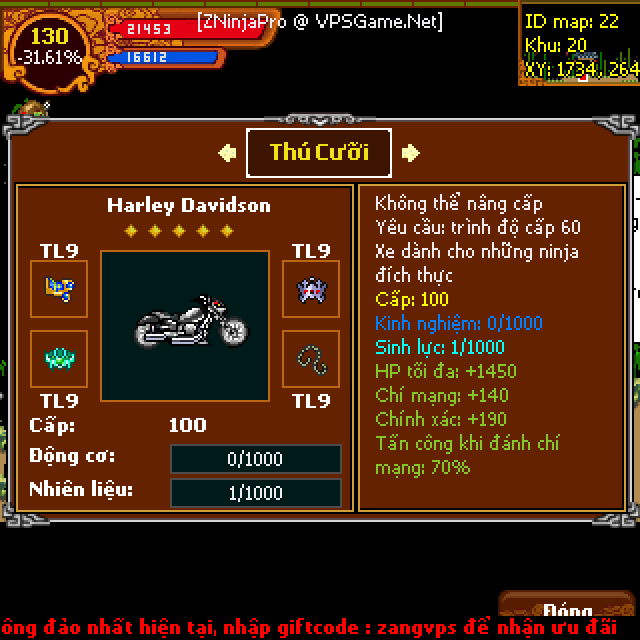Go to the next tab with the right arrow

click(410, 152)
